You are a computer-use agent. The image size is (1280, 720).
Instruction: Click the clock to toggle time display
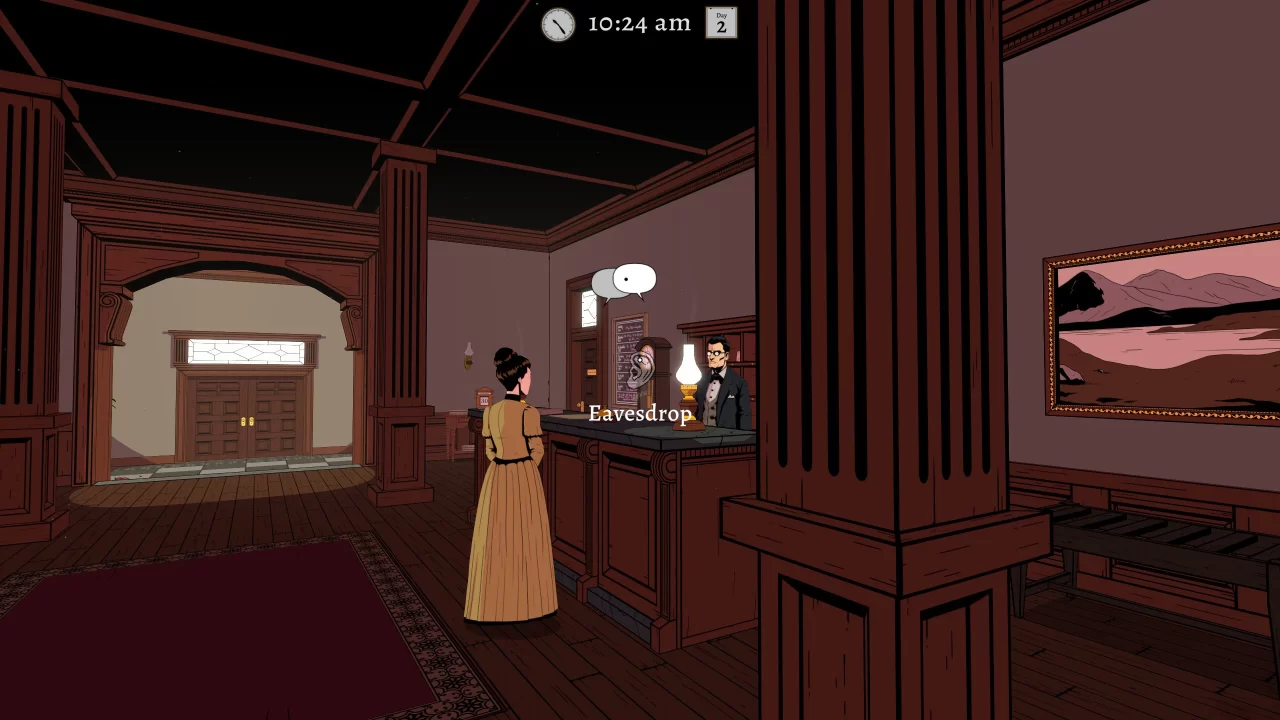click(x=556, y=24)
